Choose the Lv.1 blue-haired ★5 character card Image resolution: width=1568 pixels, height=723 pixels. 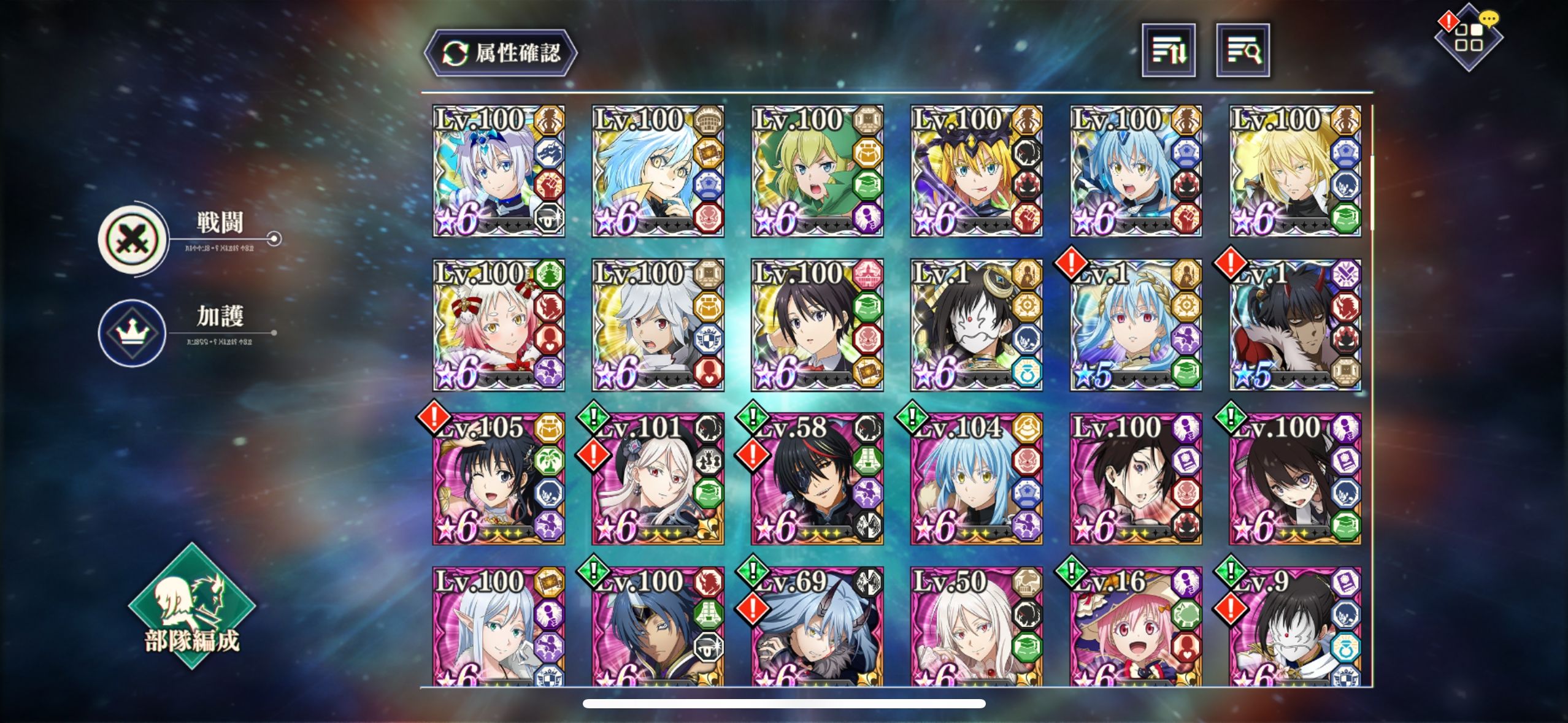[1136, 325]
